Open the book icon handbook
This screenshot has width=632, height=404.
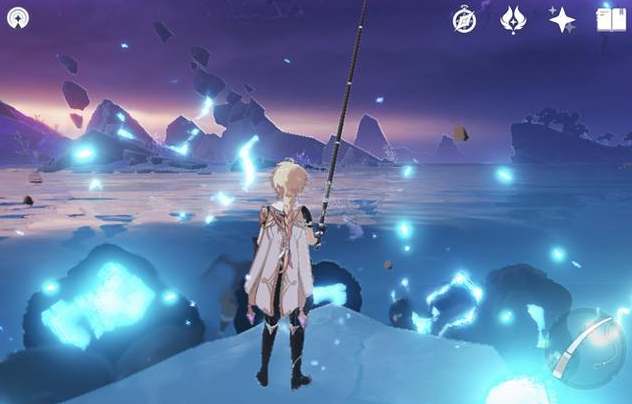[x=610, y=20]
